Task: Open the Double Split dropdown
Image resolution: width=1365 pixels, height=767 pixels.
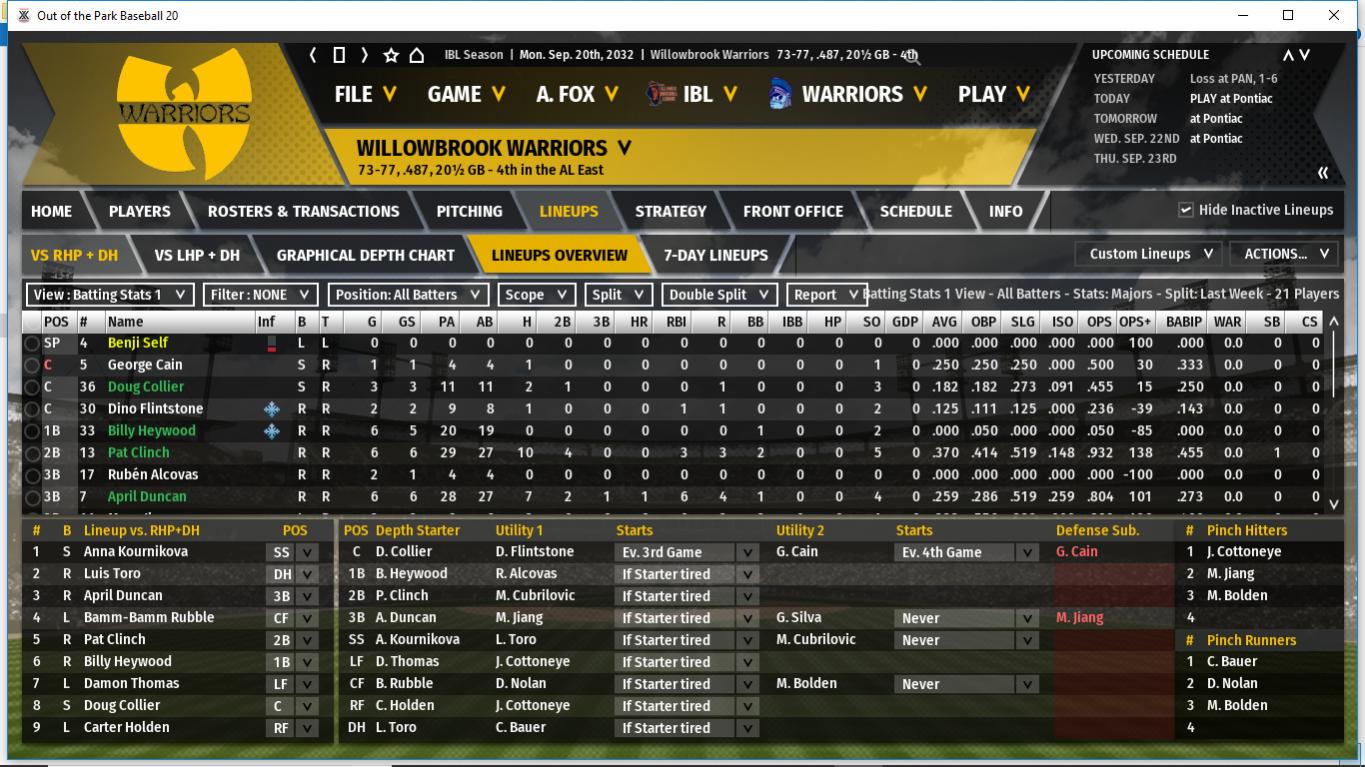Action: tap(722, 295)
